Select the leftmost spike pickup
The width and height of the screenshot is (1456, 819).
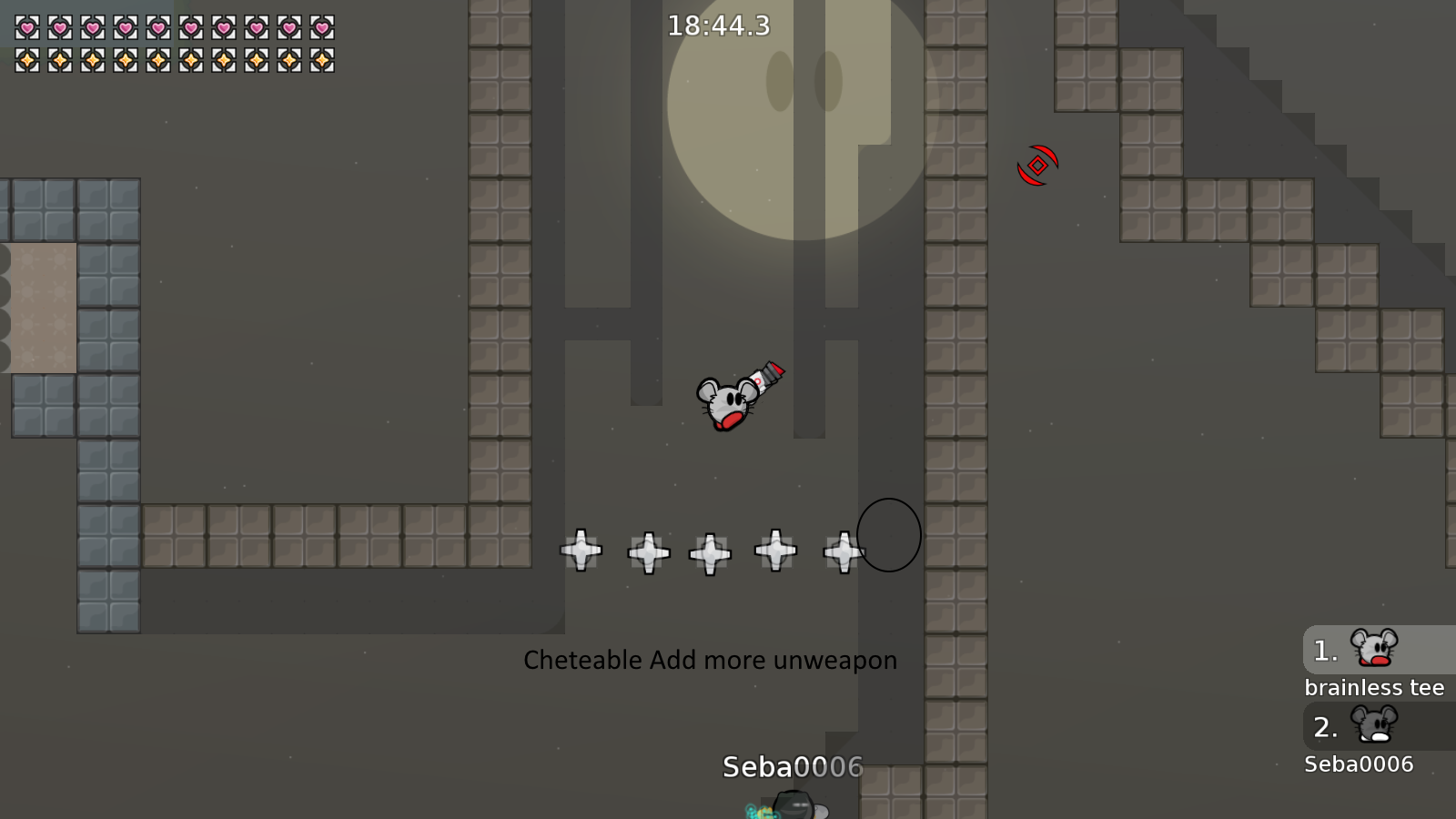pos(580,550)
